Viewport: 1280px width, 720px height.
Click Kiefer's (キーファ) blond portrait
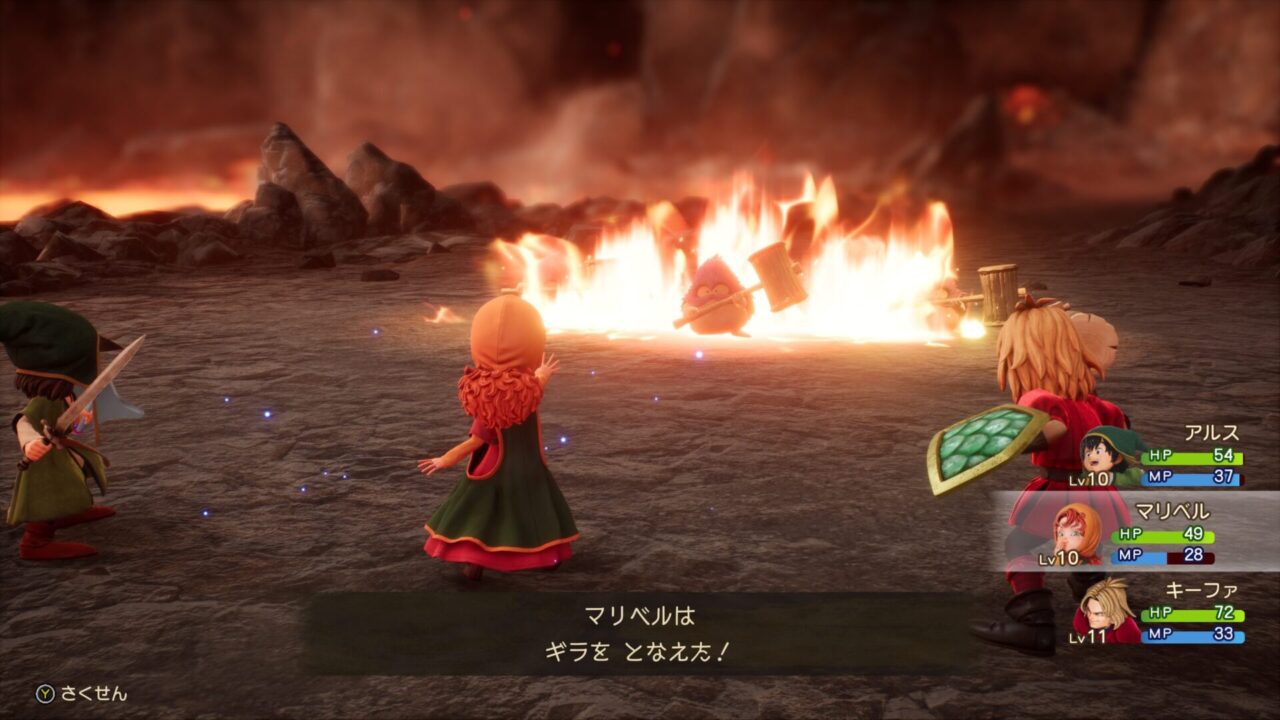coord(1107,607)
